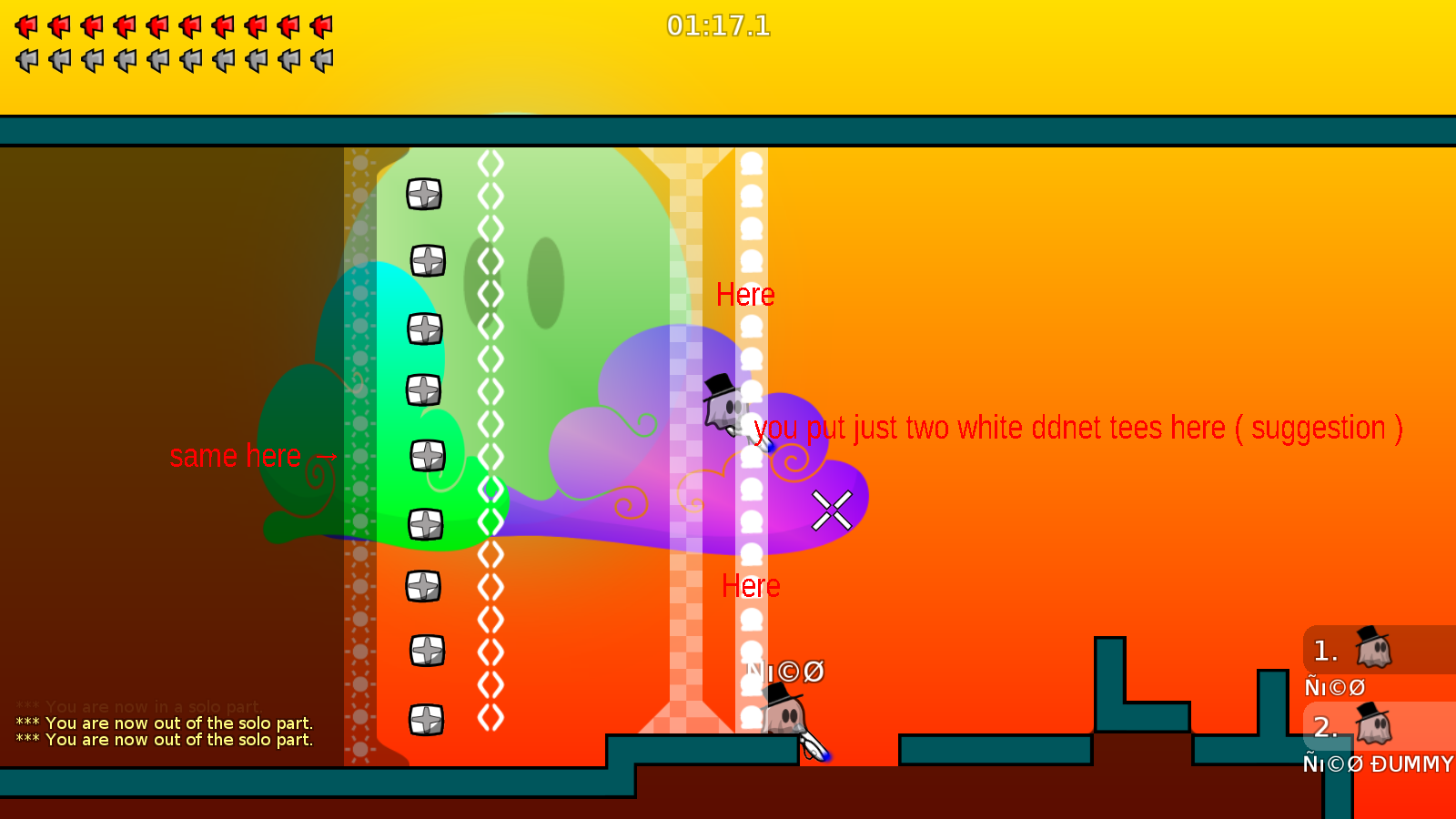Click the ddnet tees suggestion text
The image size is (1456, 819).
coord(1078,428)
